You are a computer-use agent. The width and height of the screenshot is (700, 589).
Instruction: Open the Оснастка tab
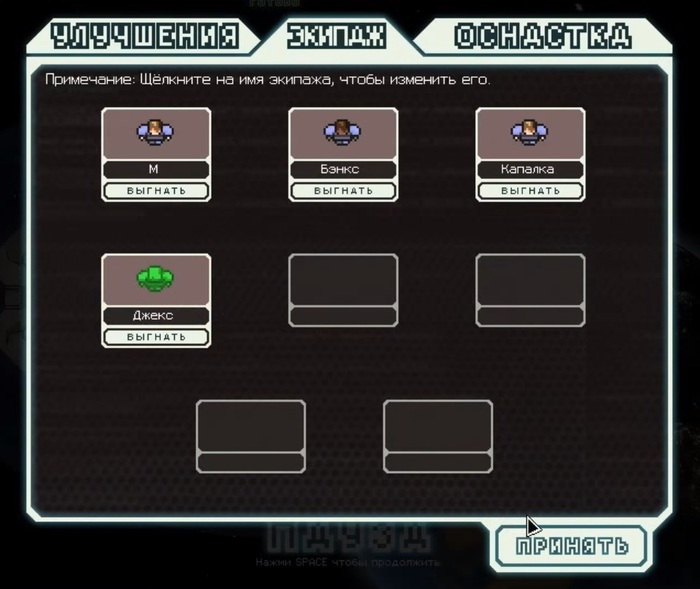543,37
